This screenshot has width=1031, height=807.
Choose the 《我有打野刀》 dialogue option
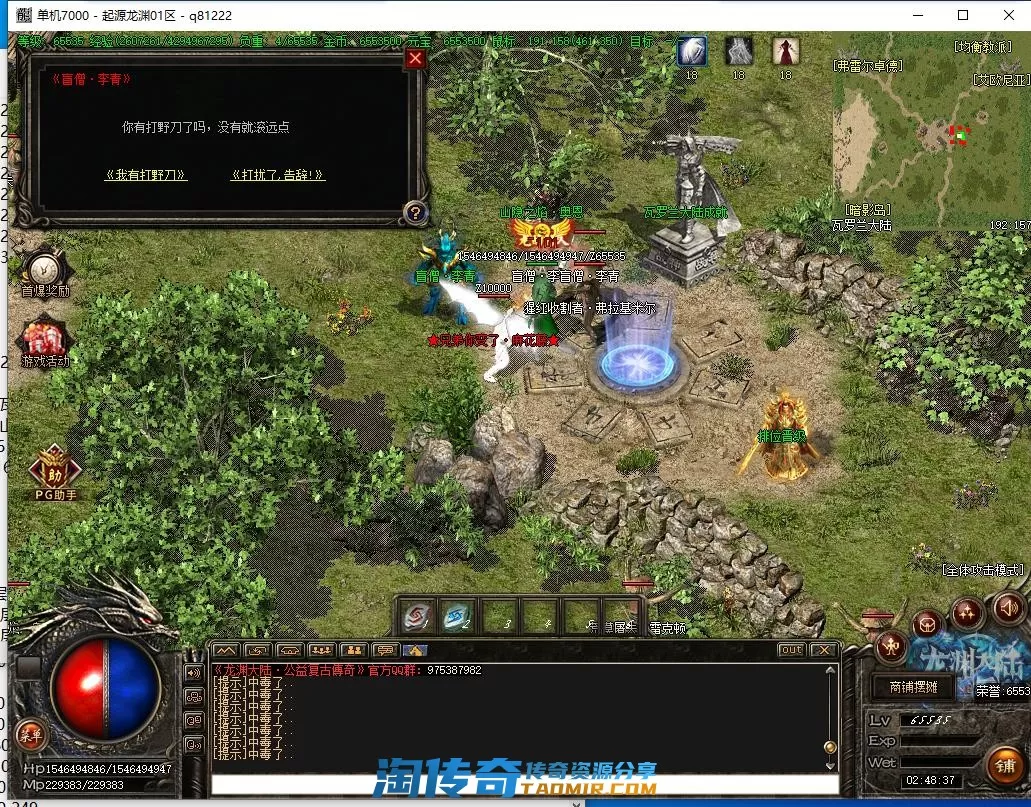(x=146, y=175)
